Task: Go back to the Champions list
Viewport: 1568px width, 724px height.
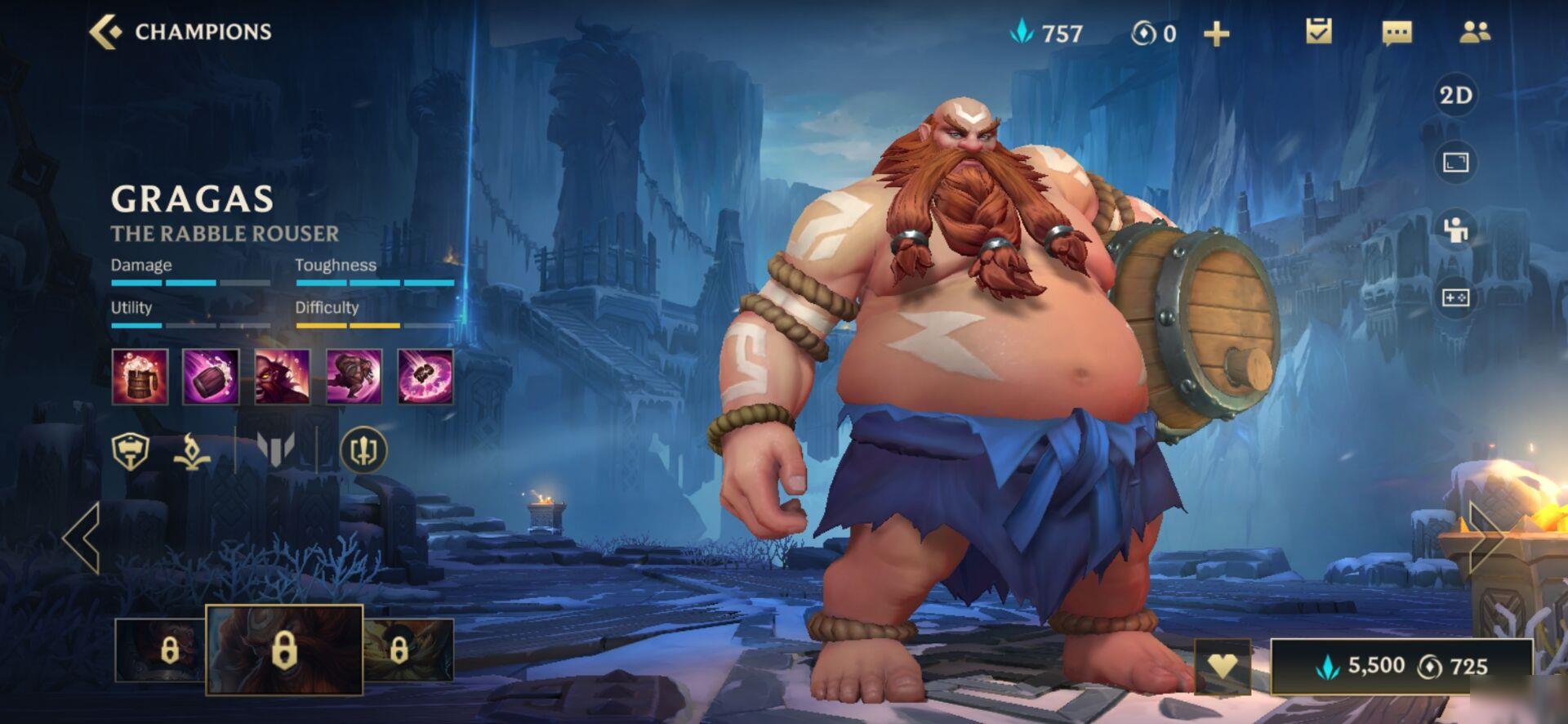Action: pos(180,32)
